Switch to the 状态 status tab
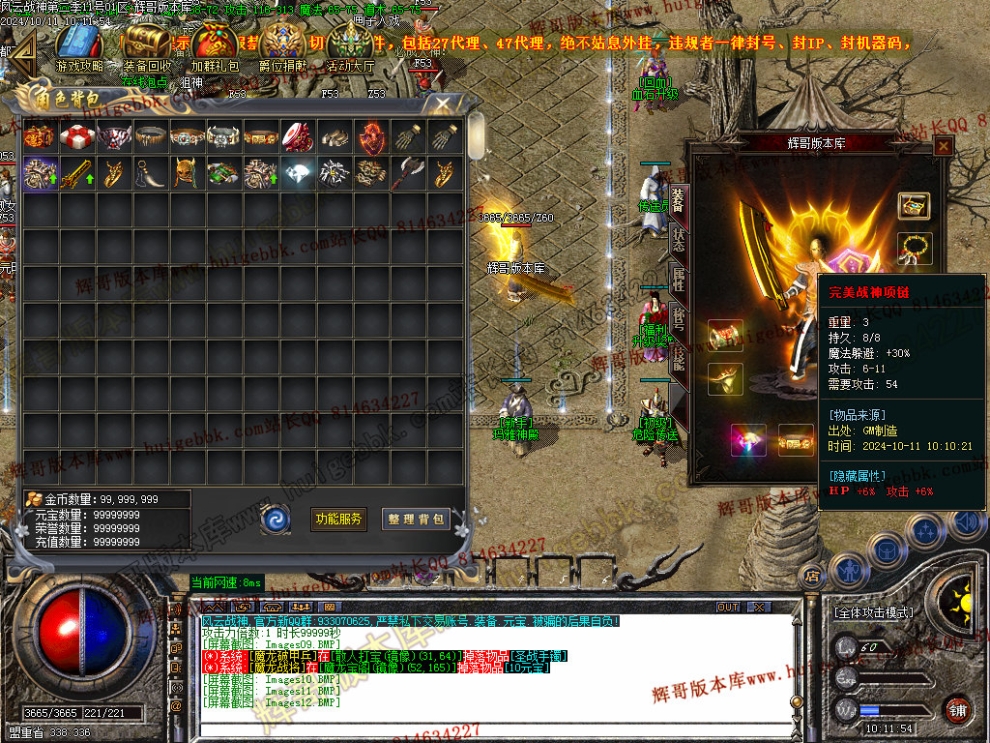Image resolution: width=990 pixels, height=743 pixels. pyautogui.click(x=678, y=240)
